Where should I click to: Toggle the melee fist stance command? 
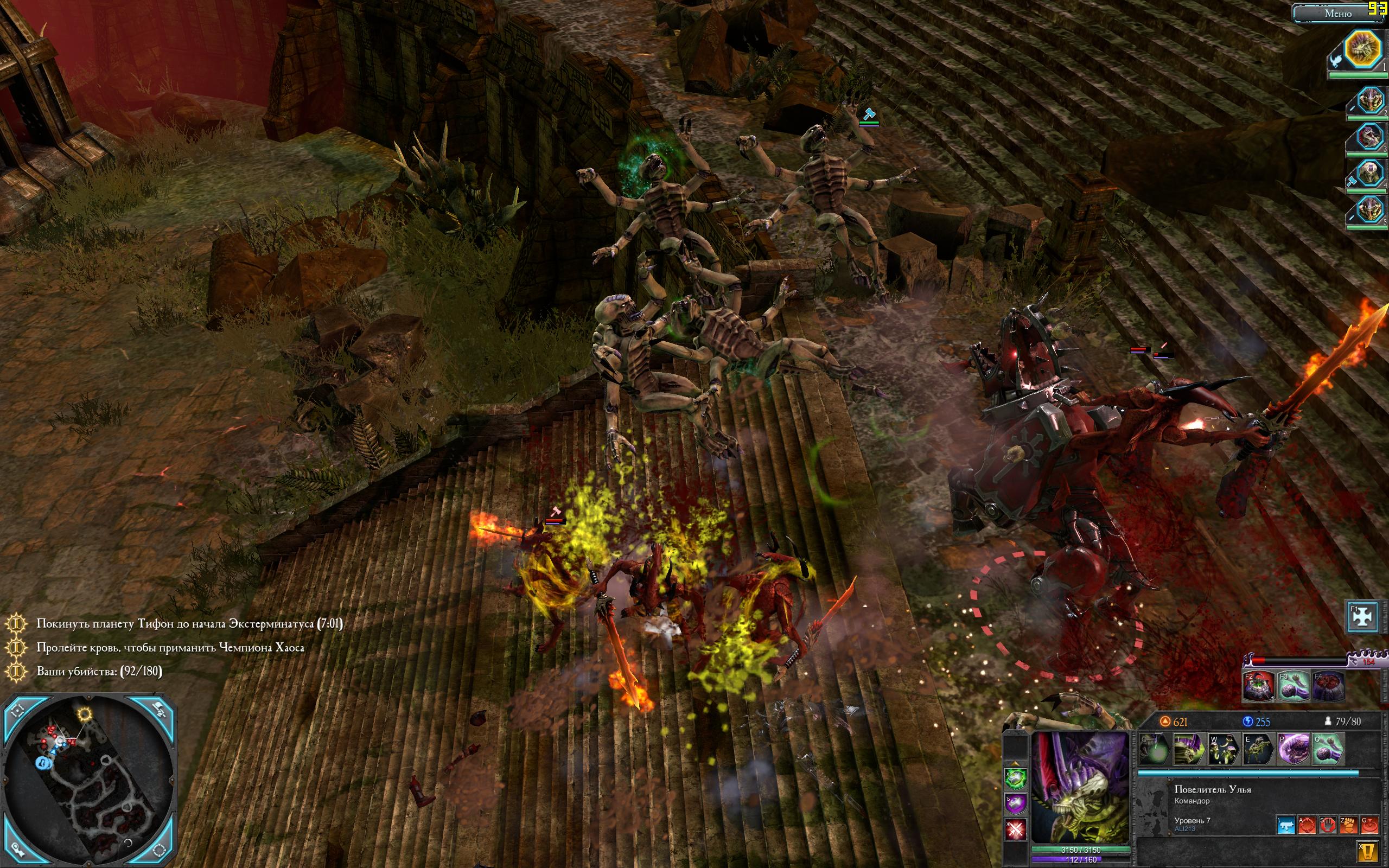pos(1348,825)
